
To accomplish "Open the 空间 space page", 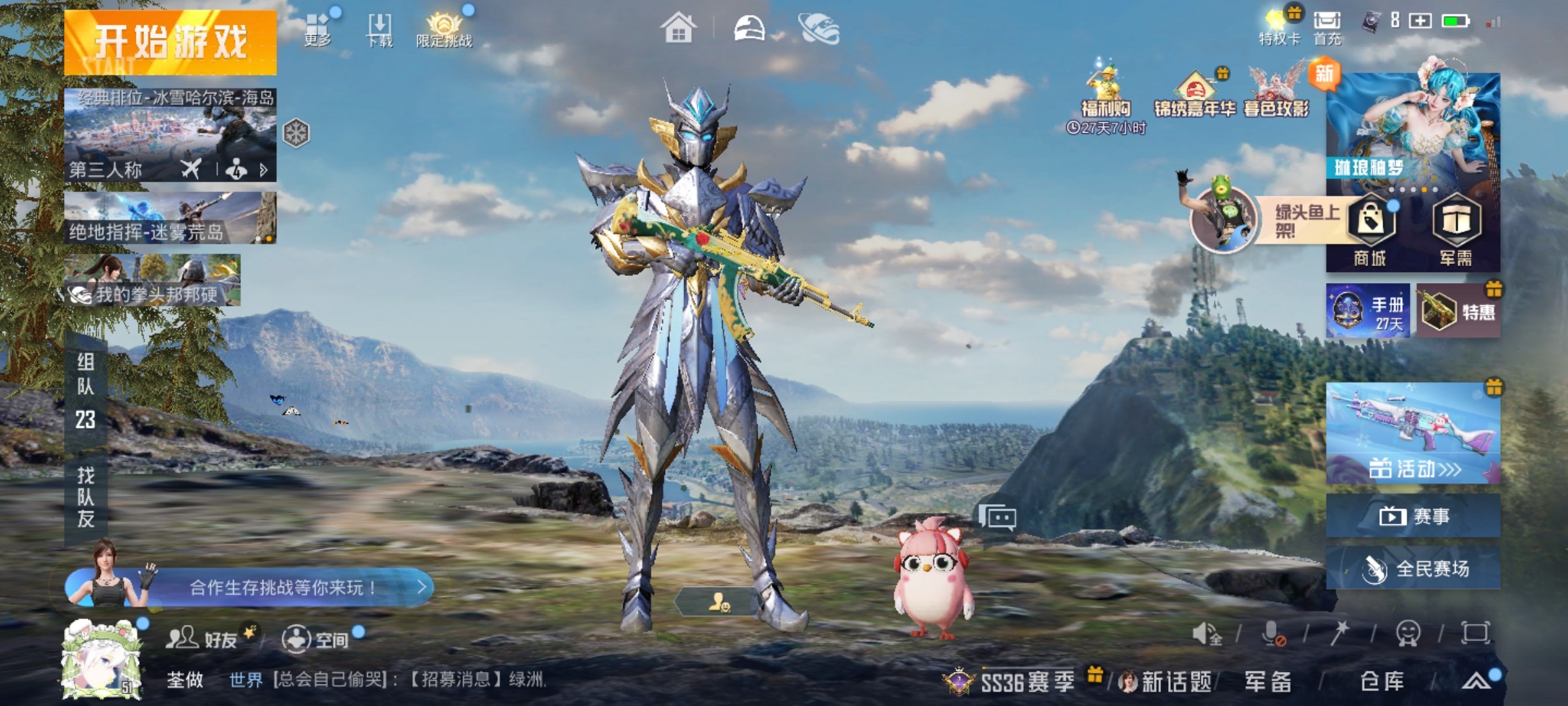I will coord(315,639).
